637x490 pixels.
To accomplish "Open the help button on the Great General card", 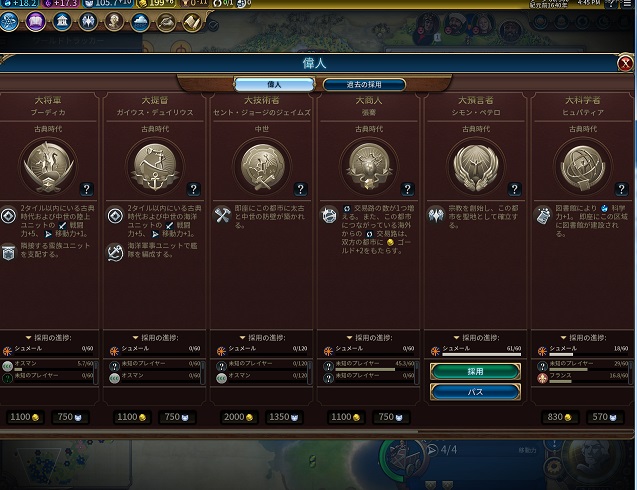I will [x=87, y=188].
